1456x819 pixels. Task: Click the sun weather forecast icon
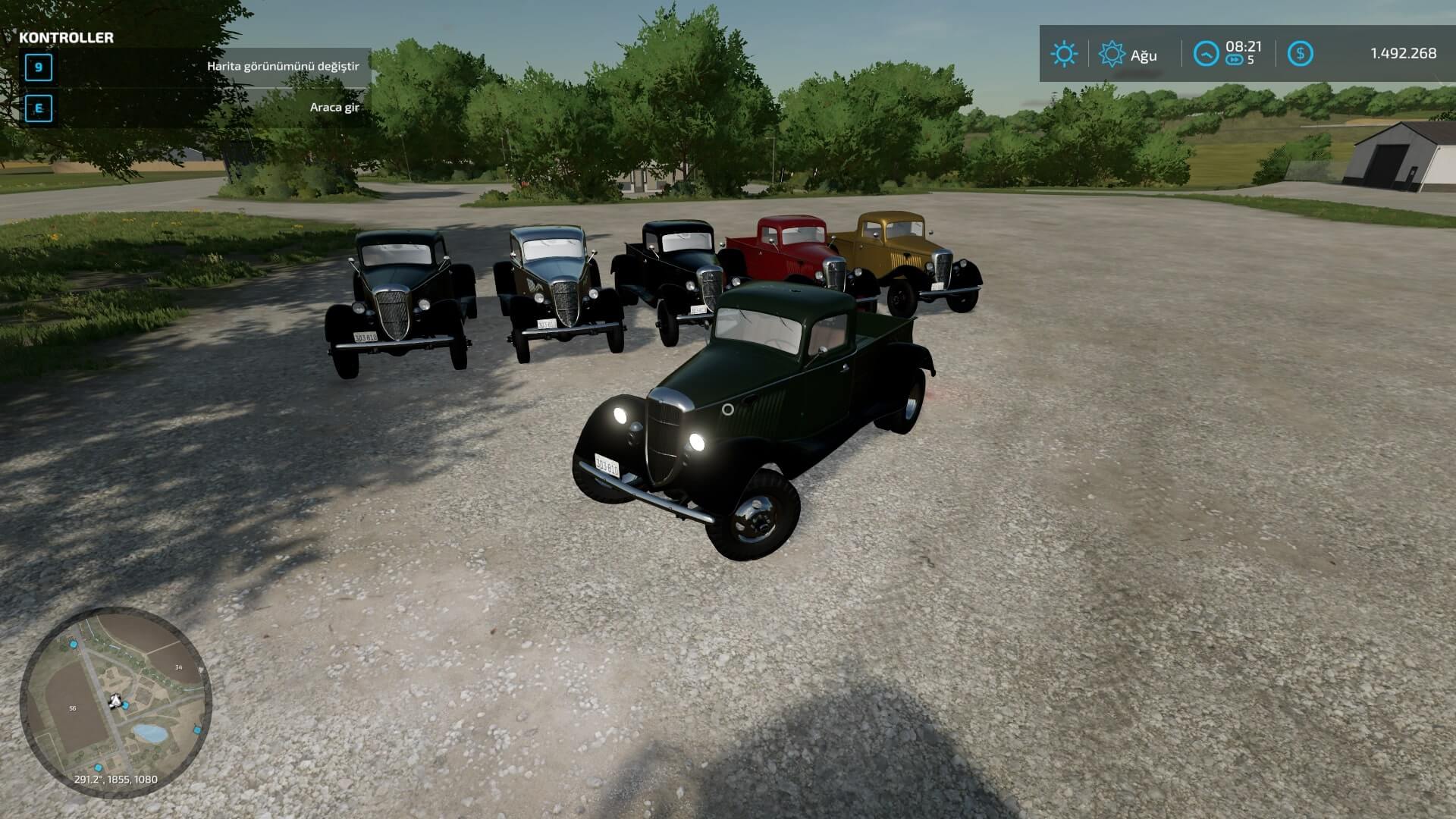pyautogui.click(x=1063, y=54)
